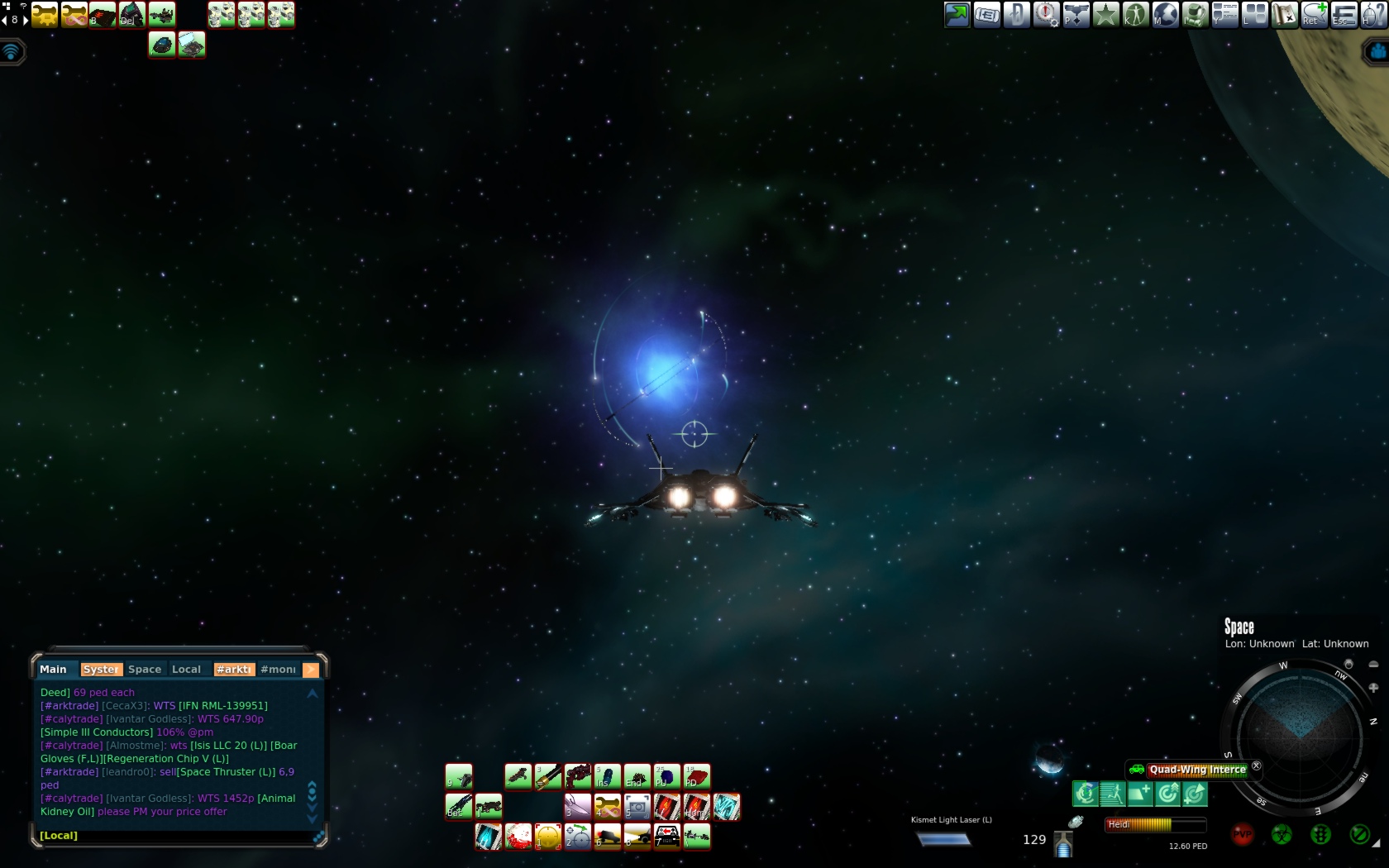Click the treasure map scroll icon

pyautogui.click(x=1284, y=14)
